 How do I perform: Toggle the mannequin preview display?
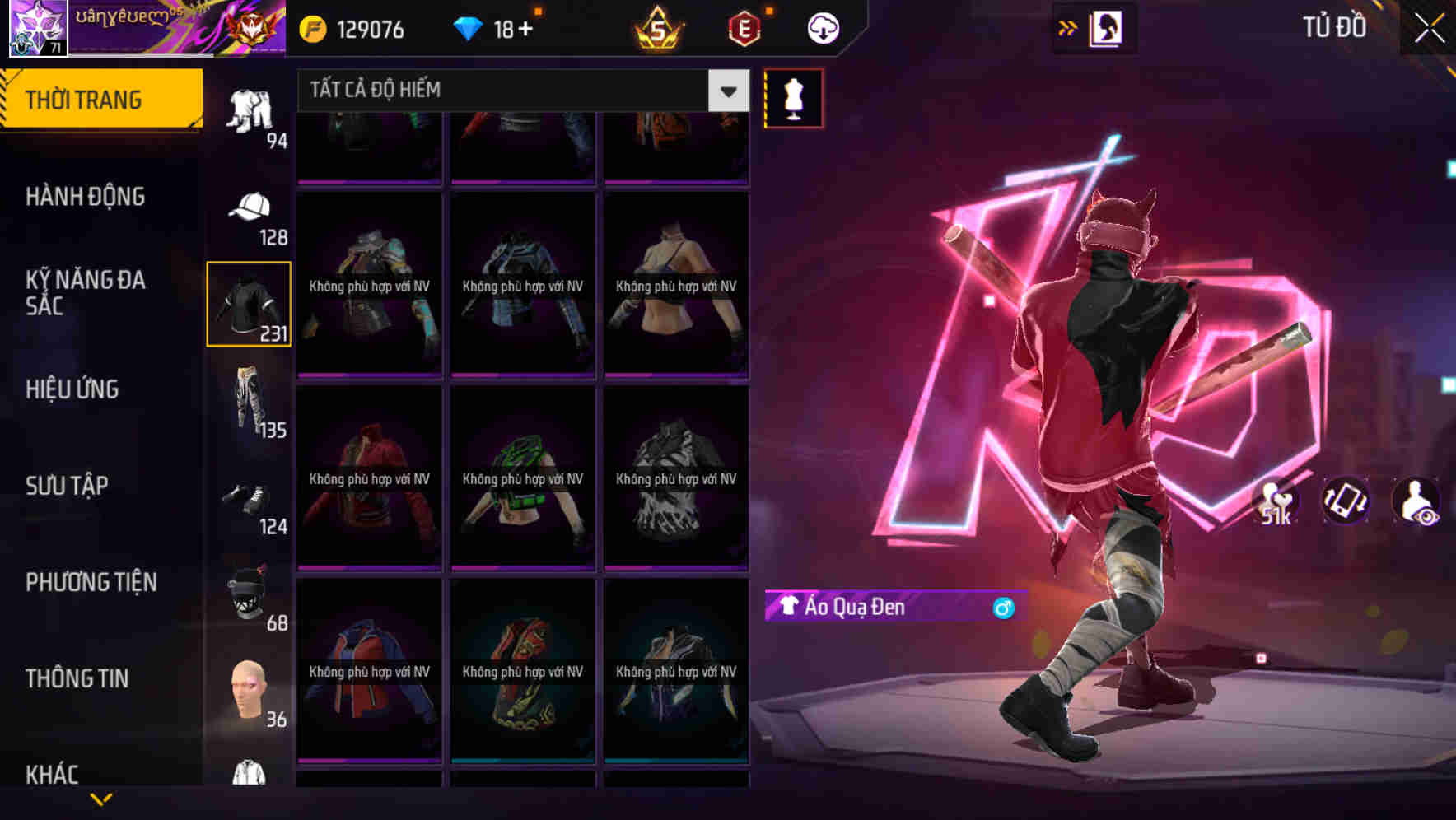click(x=792, y=98)
